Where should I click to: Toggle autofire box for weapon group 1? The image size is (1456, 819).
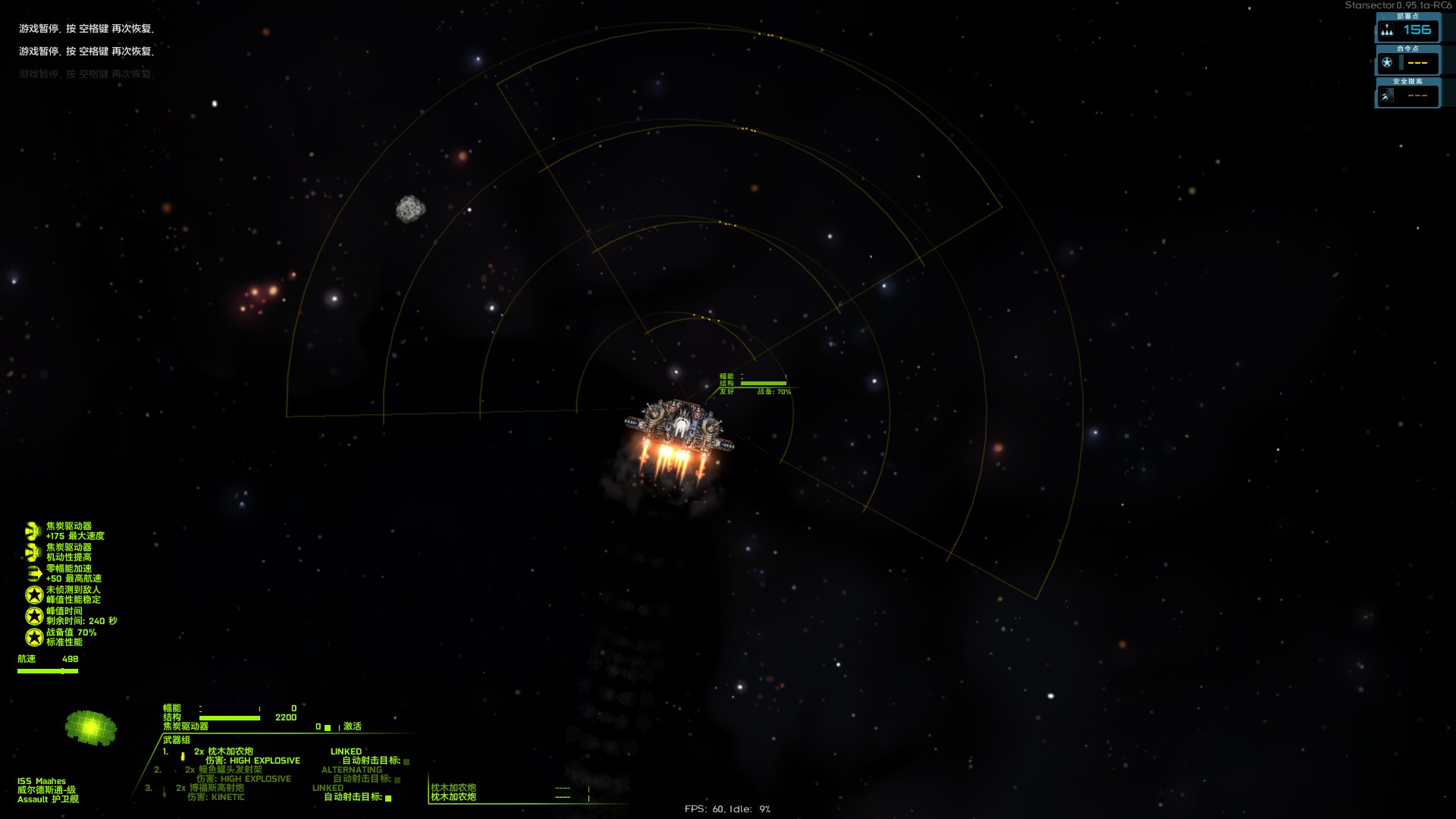[x=406, y=761]
